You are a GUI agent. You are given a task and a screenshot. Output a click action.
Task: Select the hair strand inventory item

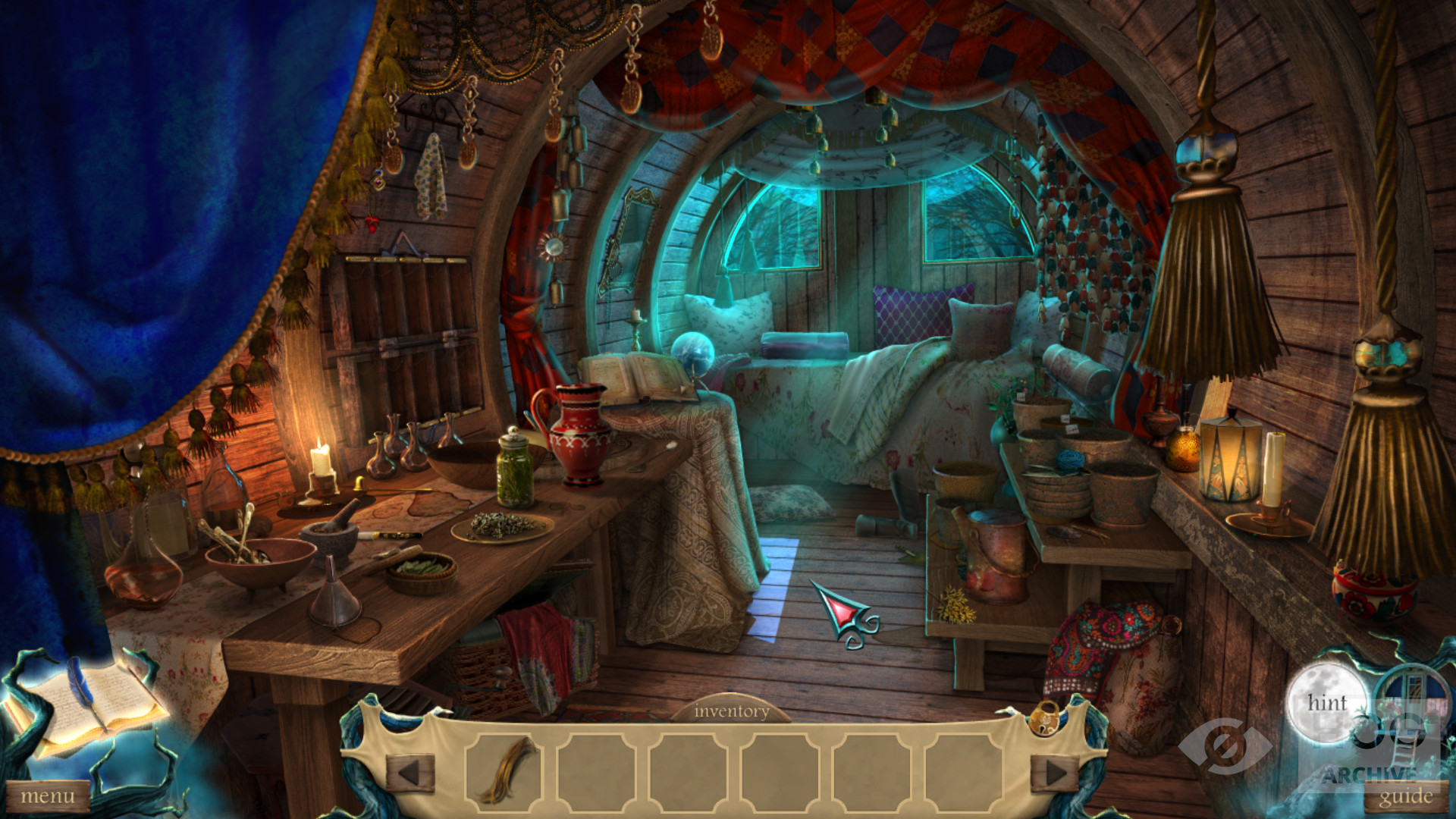pyautogui.click(x=506, y=771)
